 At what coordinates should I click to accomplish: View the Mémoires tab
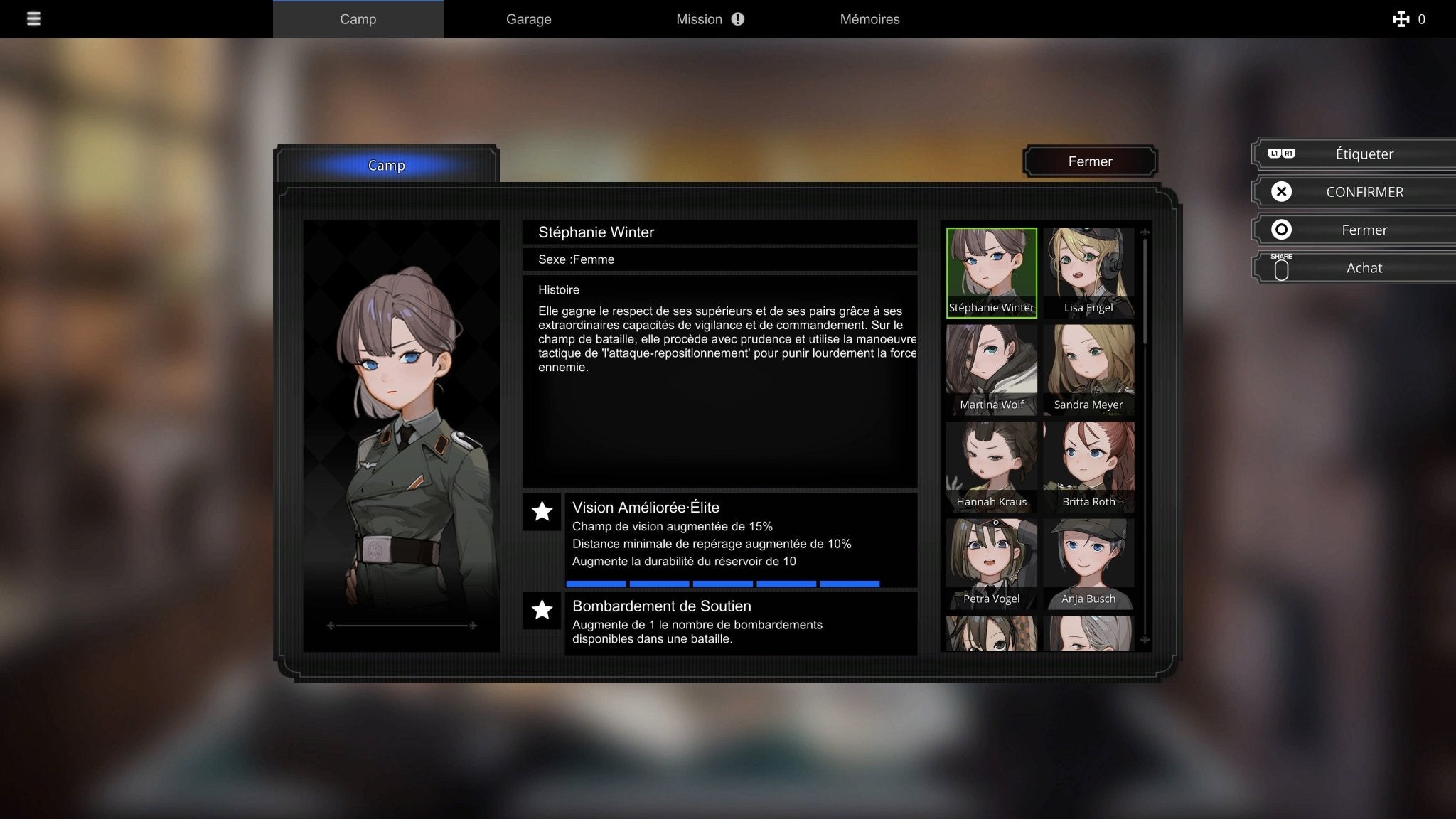click(x=869, y=19)
